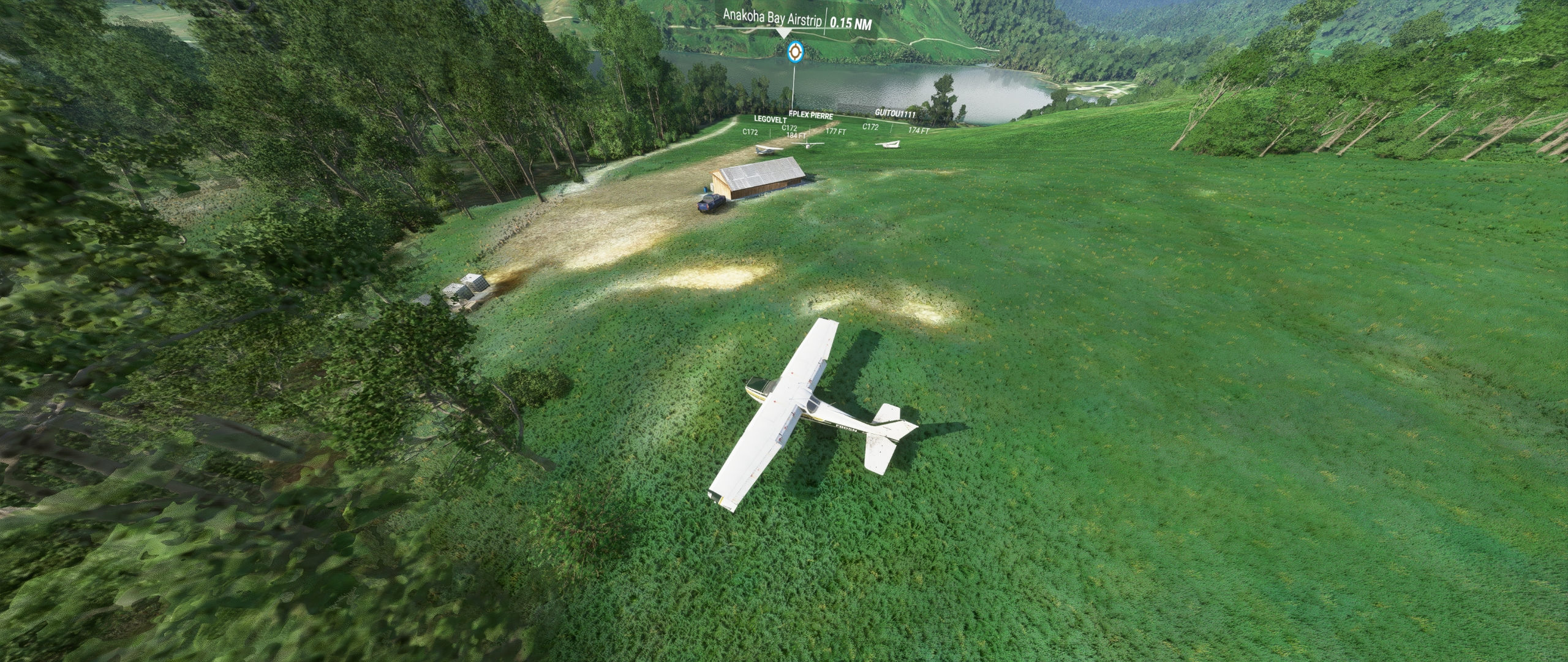The image size is (1568, 662).
Task: Click the 184 FT altitude readout
Action: coord(796,135)
